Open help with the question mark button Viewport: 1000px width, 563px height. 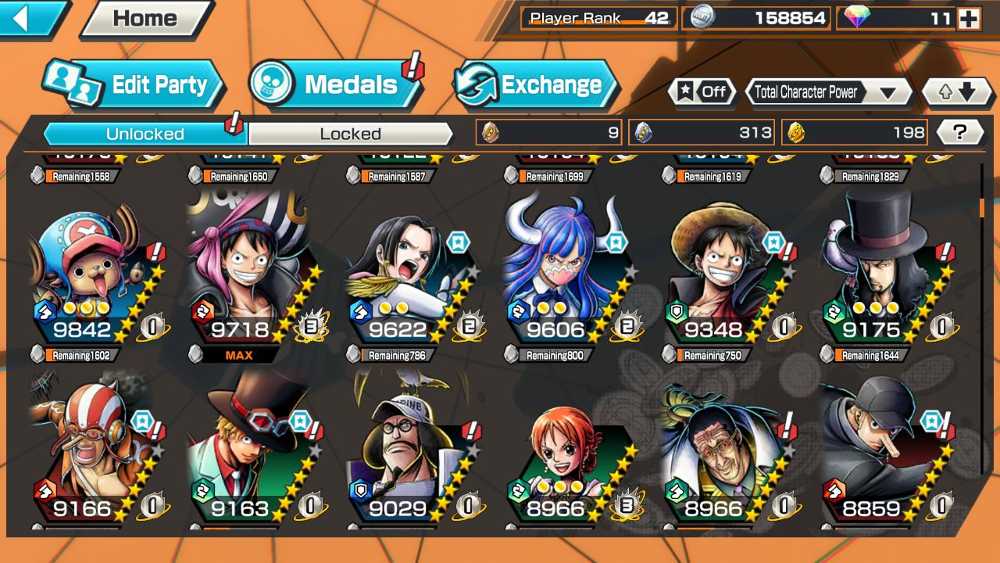960,132
